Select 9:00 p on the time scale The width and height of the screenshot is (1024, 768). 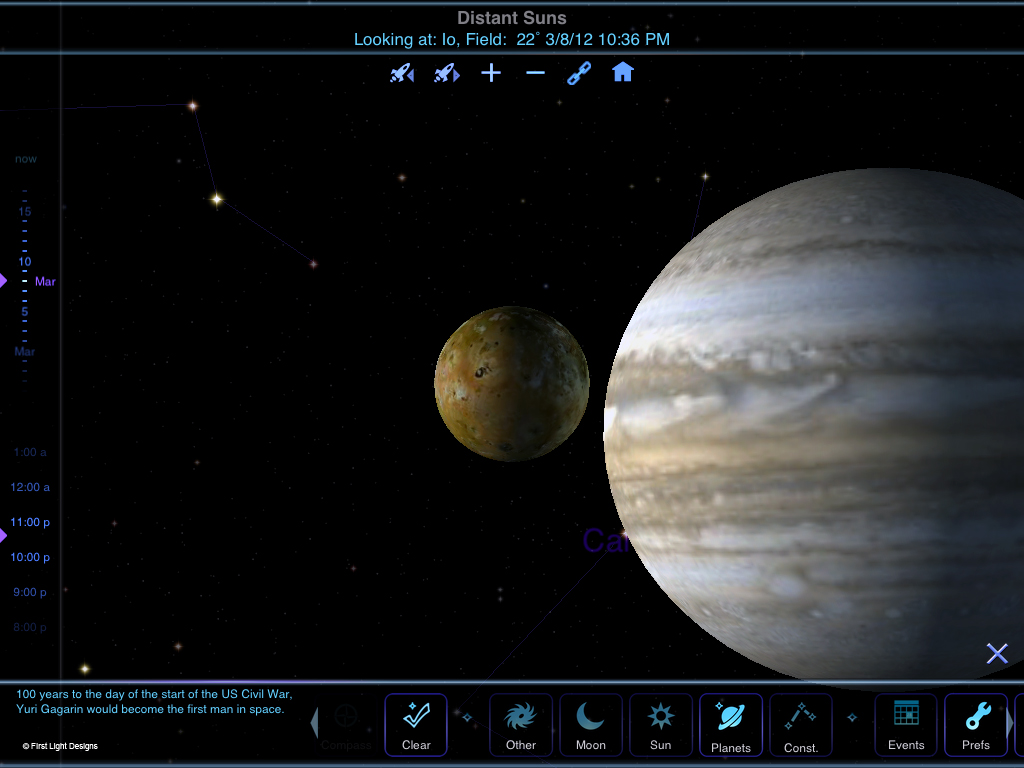(30, 592)
